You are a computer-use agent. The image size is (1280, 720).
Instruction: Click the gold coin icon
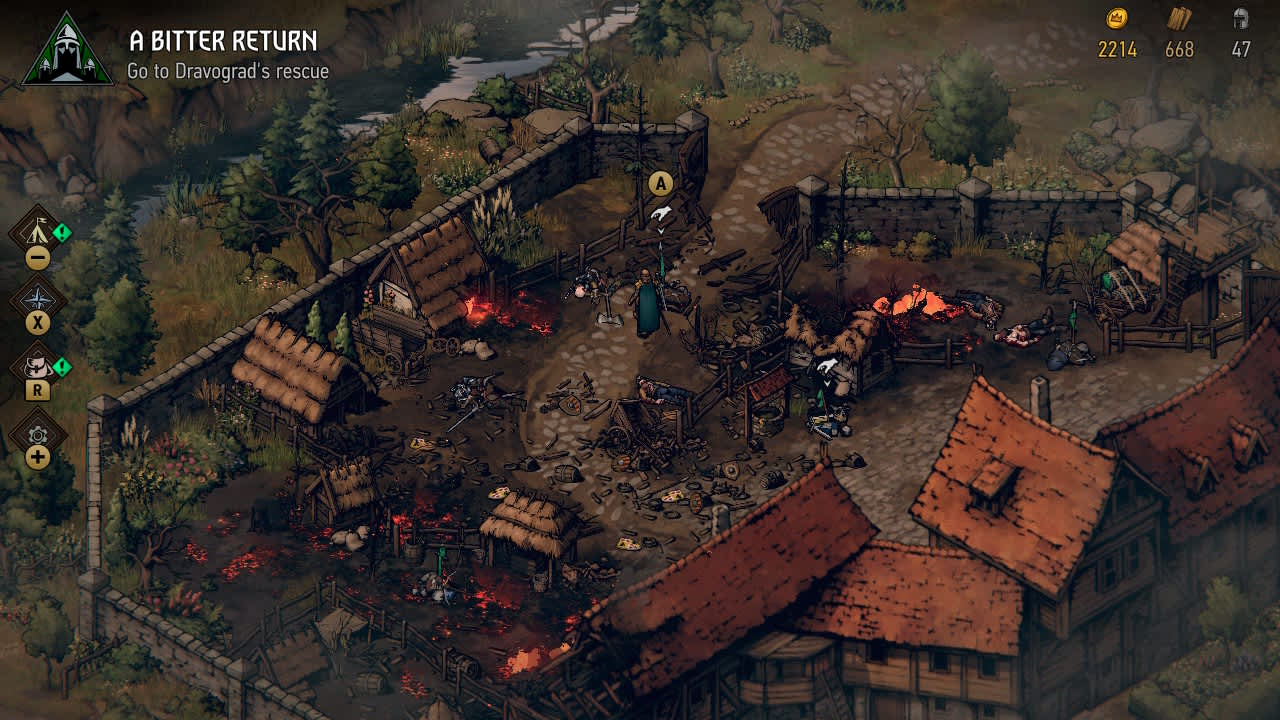[1116, 18]
